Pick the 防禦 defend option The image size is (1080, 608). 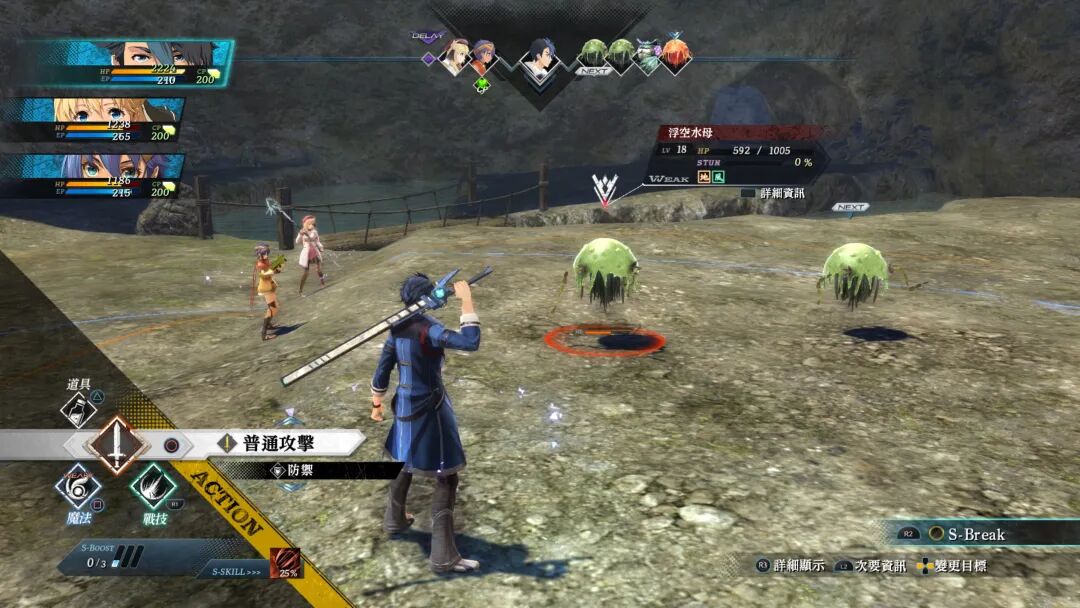(x=300, y=469)
